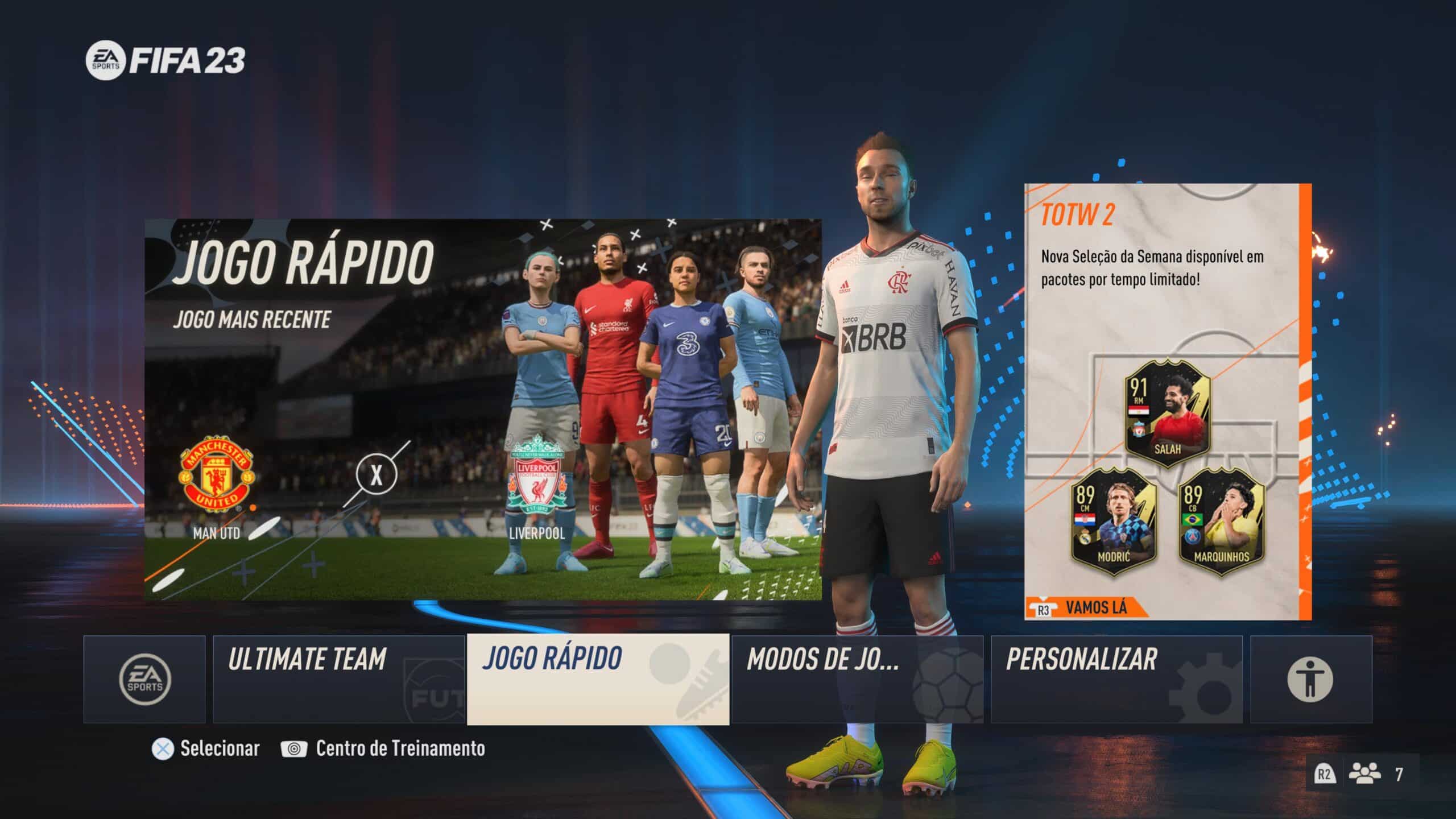1456x819 pixels.
Task: Choose the Personalizar menu tile
Action: 1116,679
